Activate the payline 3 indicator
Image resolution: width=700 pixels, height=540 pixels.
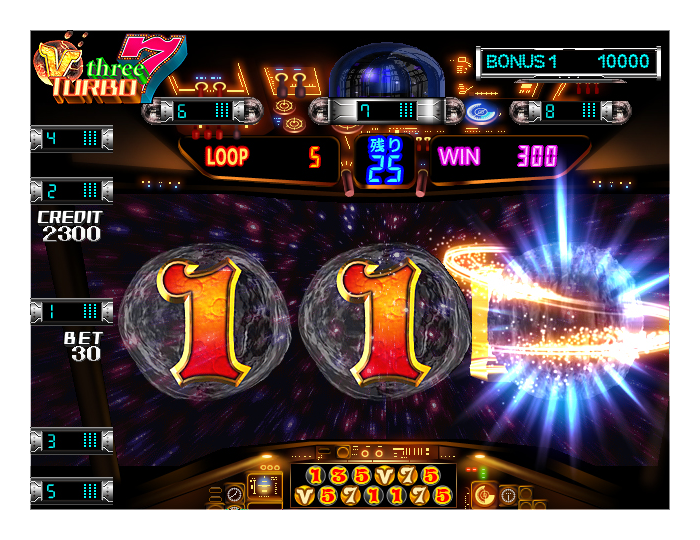71,441
